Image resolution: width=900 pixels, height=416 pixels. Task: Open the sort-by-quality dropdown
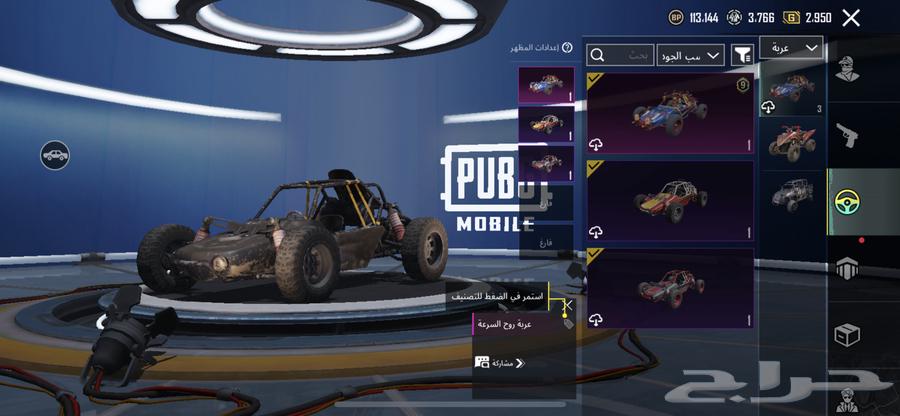tap(690, 55)
